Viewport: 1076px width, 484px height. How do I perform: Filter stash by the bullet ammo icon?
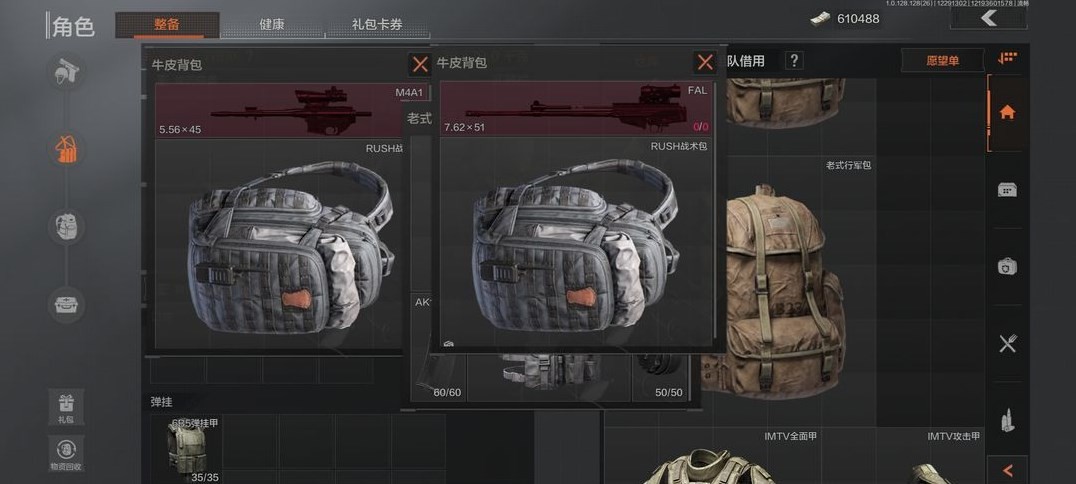click(x=1007, y=420)
